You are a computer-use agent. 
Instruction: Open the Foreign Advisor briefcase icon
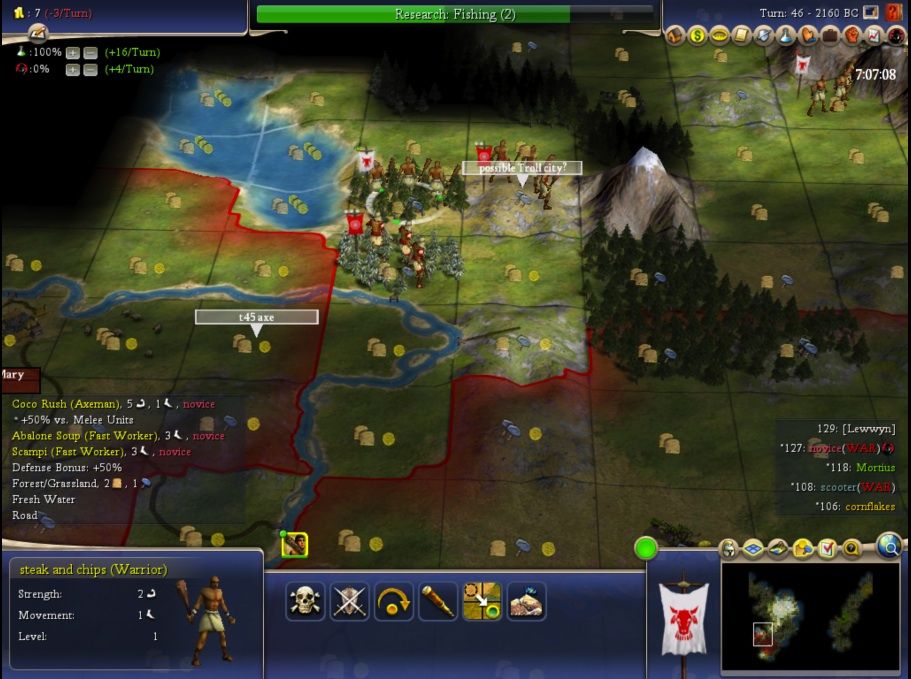pos(830,37)
